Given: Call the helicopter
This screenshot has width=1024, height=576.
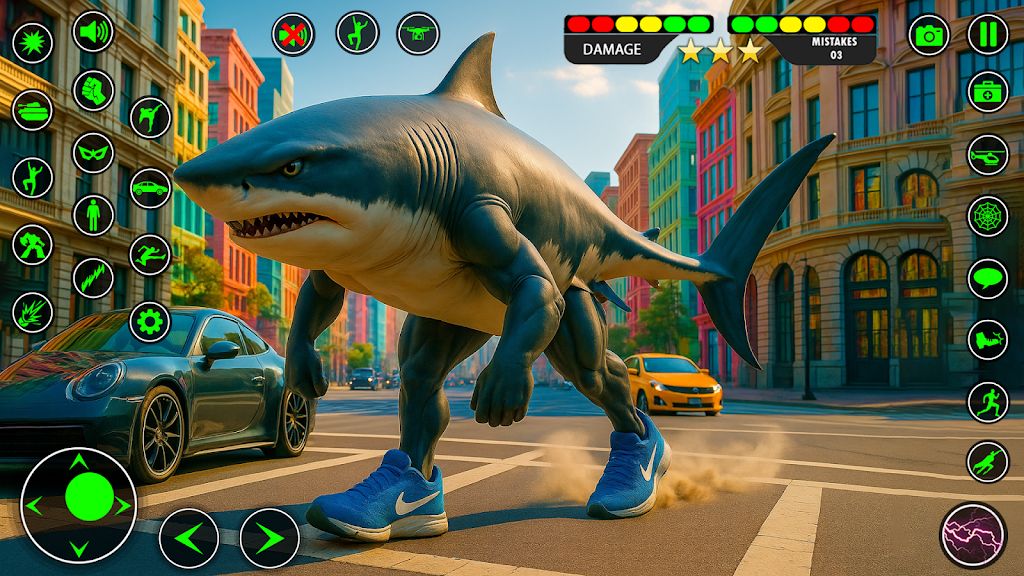Looking at the screenshot, I should point(987,155).
